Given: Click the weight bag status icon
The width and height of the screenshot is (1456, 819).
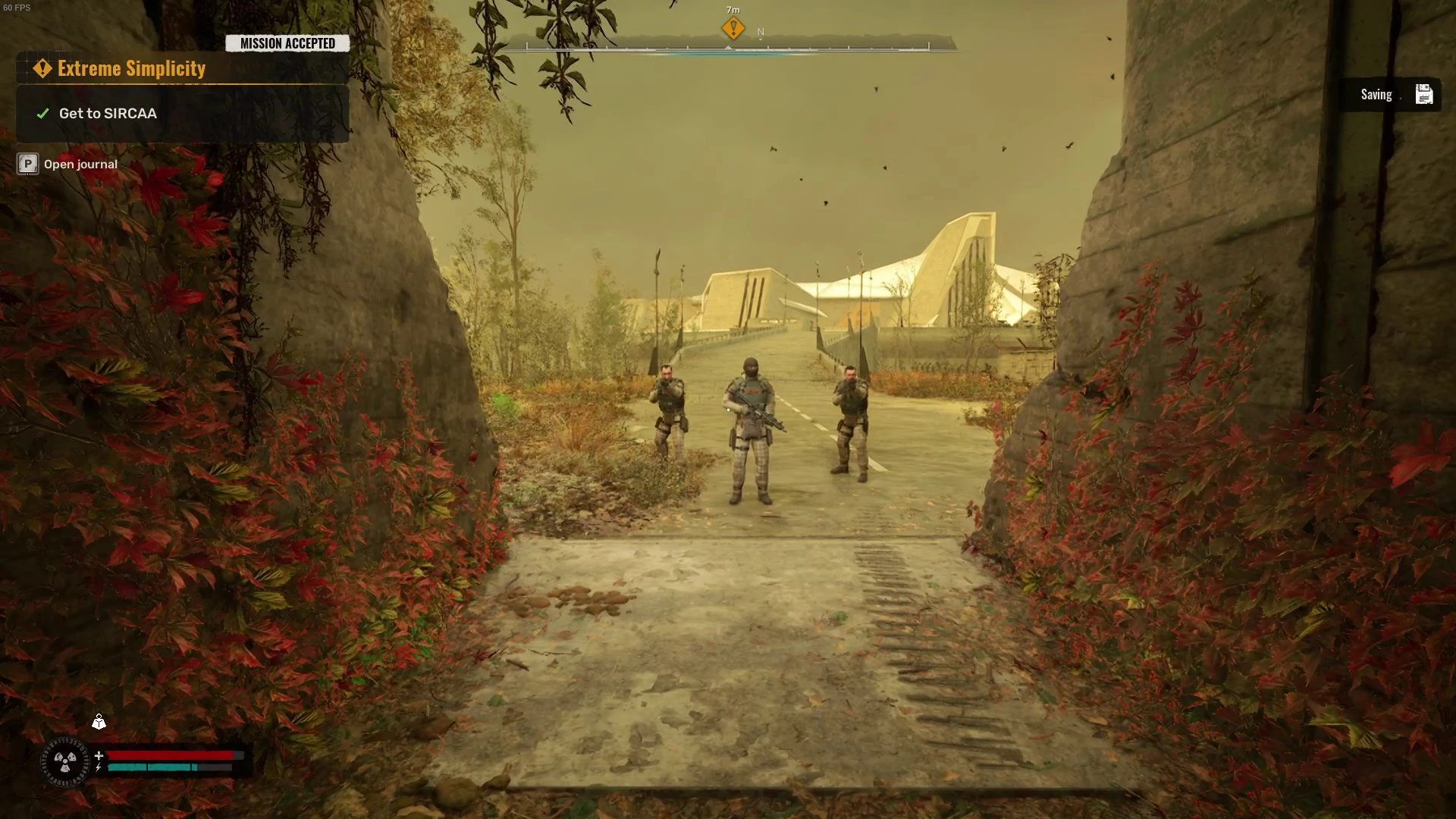Looking at the screenshot, I should tap(99, 722).
